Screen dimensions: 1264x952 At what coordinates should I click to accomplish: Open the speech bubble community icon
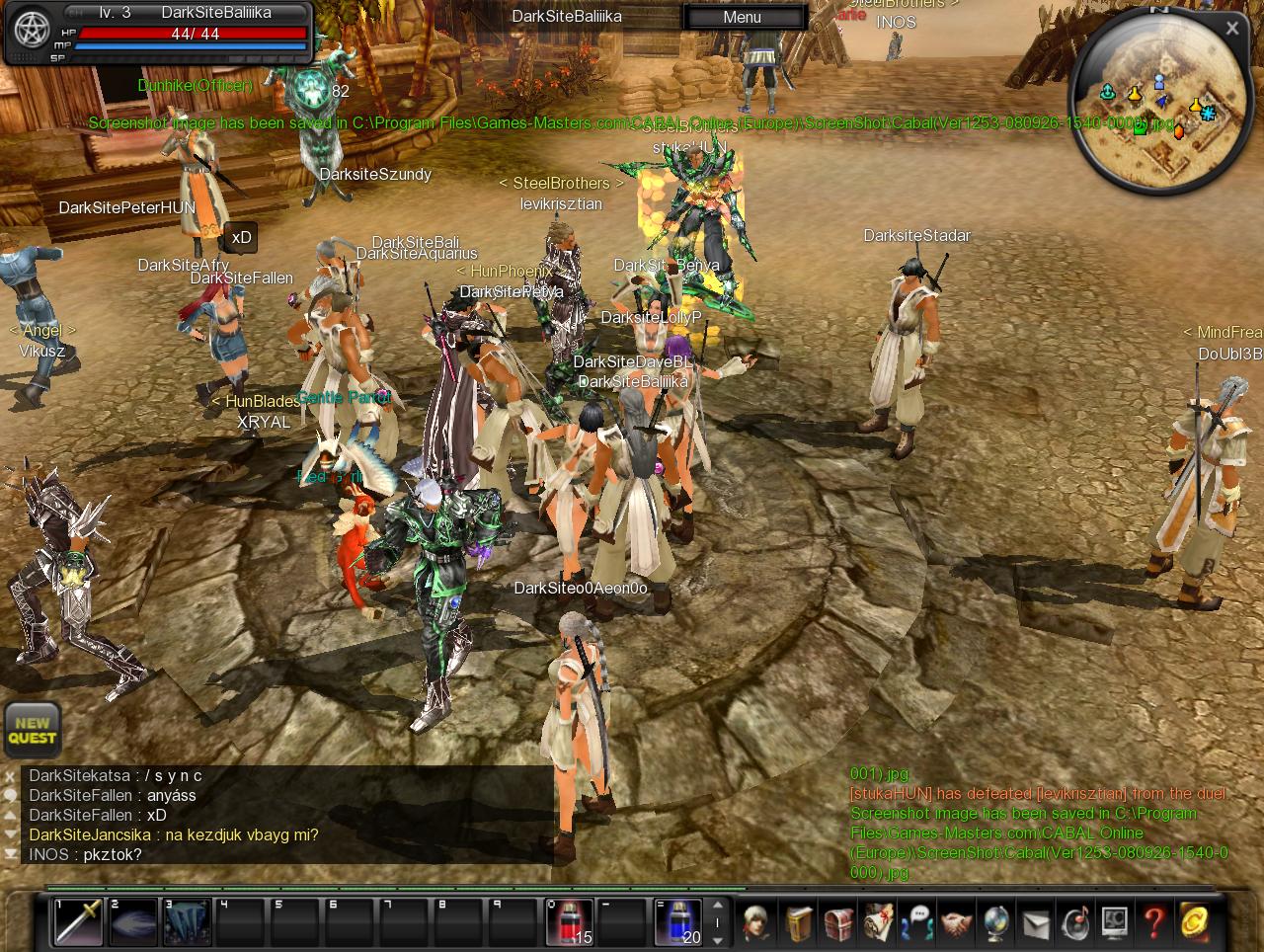coord(917,923)
